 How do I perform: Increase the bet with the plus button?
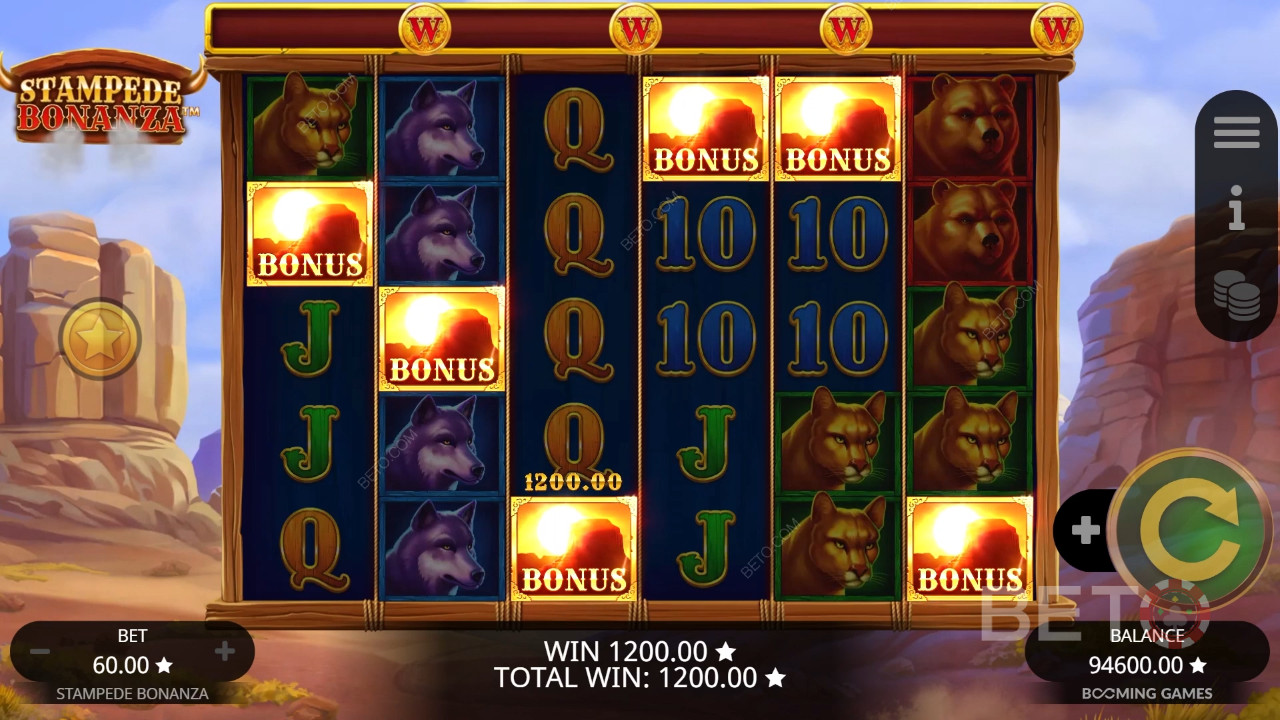(225, 652)
